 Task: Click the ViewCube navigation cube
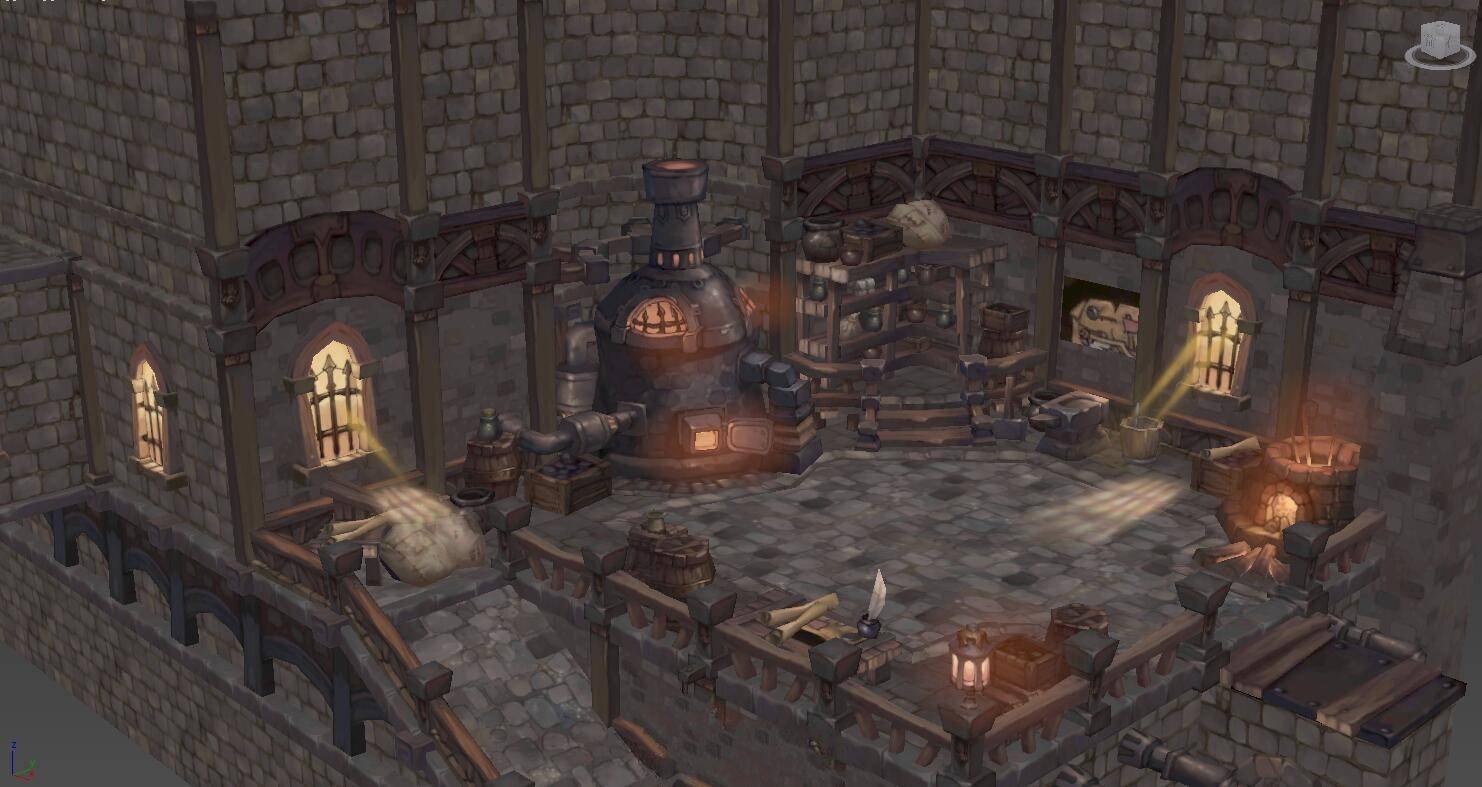(x=1437, y=41)
